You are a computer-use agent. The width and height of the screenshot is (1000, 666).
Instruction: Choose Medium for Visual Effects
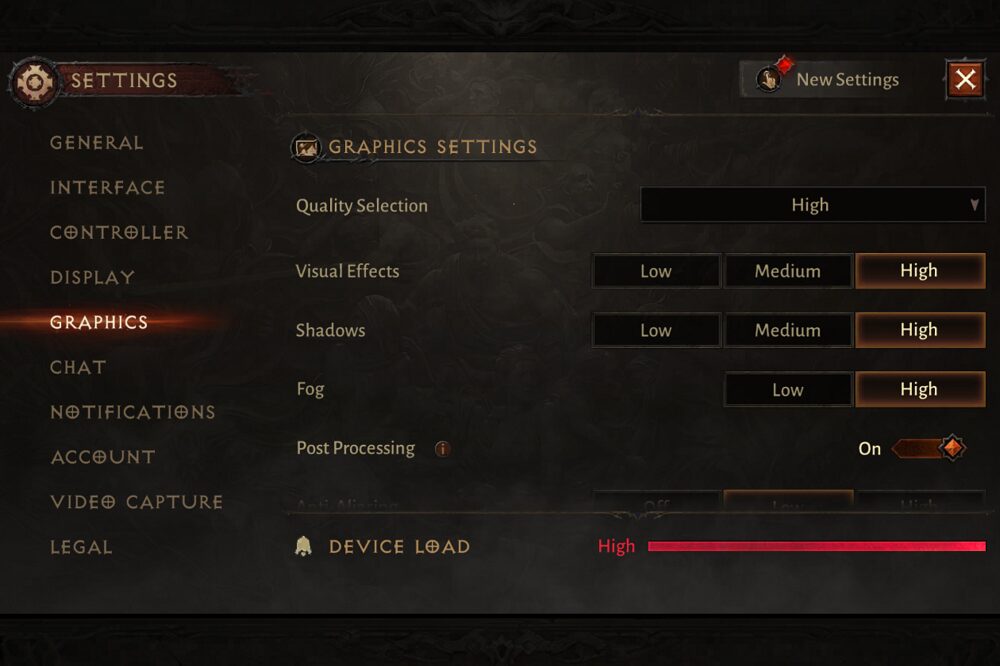click(x=788, y=271)
